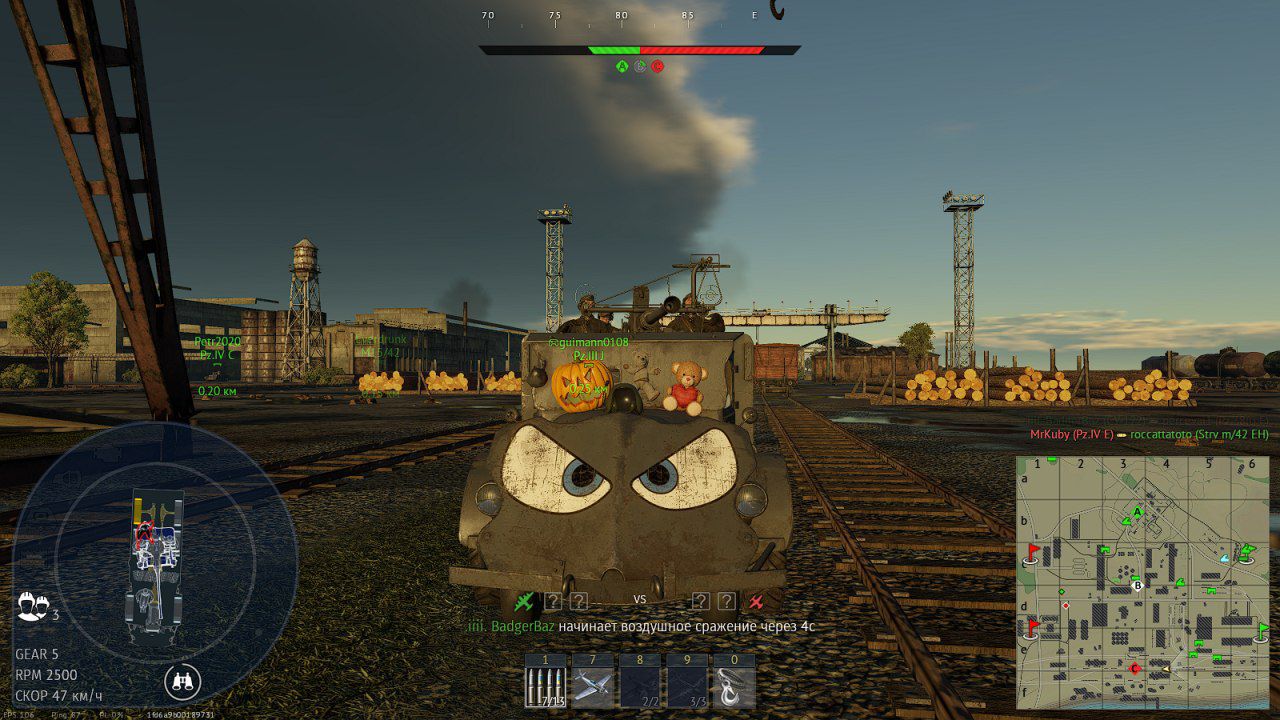Select red capture point C on minimap
The image size is (1280, 720).
(x=1135, y=668)
